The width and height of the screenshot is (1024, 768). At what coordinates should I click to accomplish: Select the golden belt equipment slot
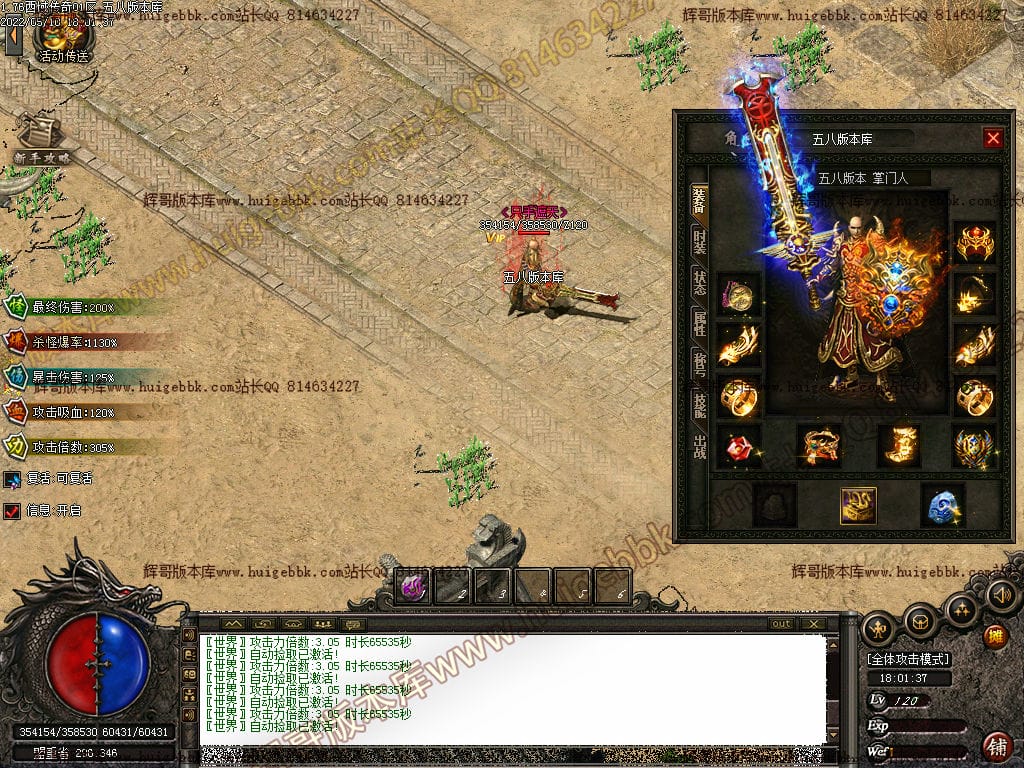[817, 446]
